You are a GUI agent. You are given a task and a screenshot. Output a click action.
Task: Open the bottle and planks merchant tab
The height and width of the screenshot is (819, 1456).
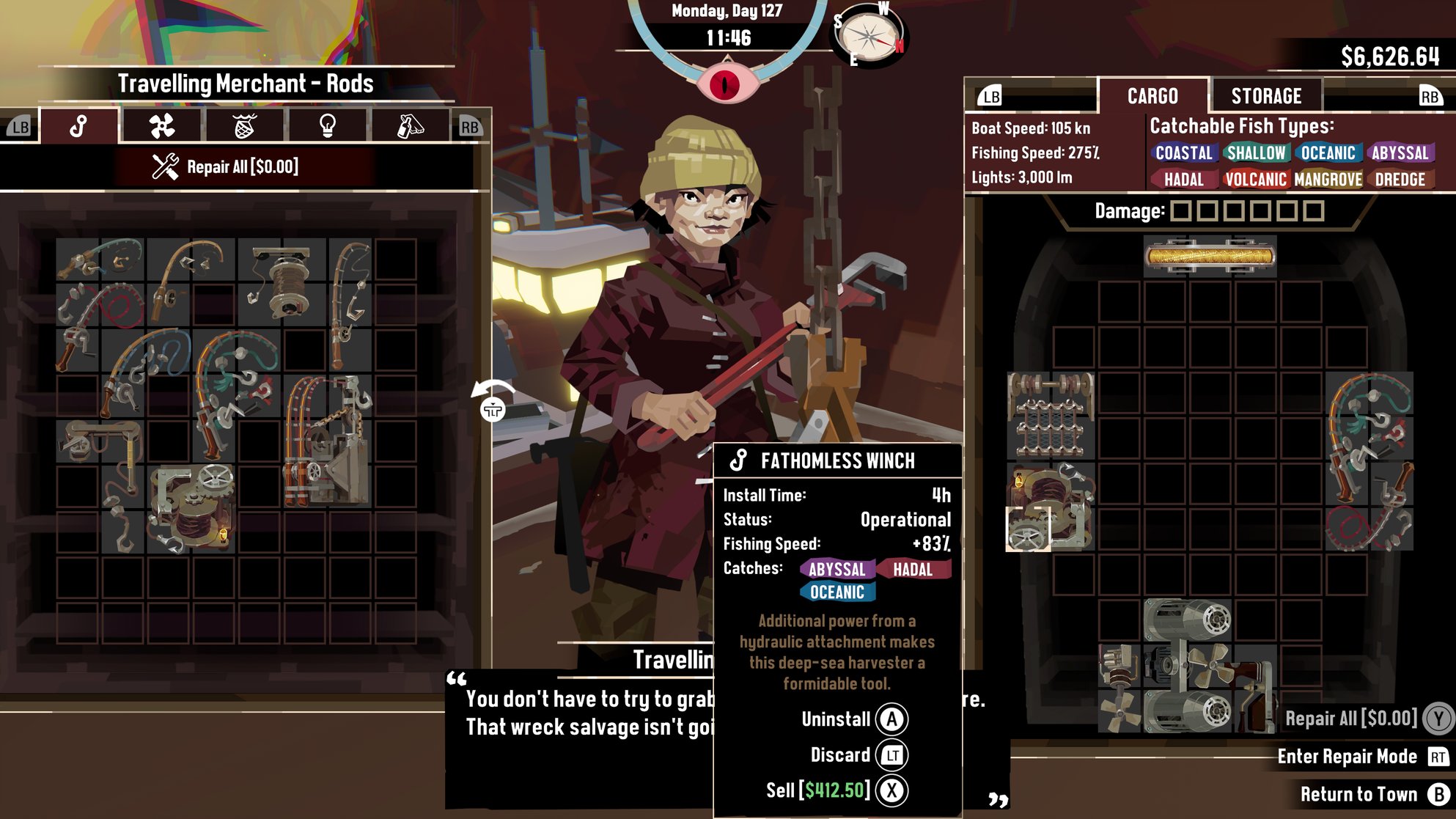[410, 126]
